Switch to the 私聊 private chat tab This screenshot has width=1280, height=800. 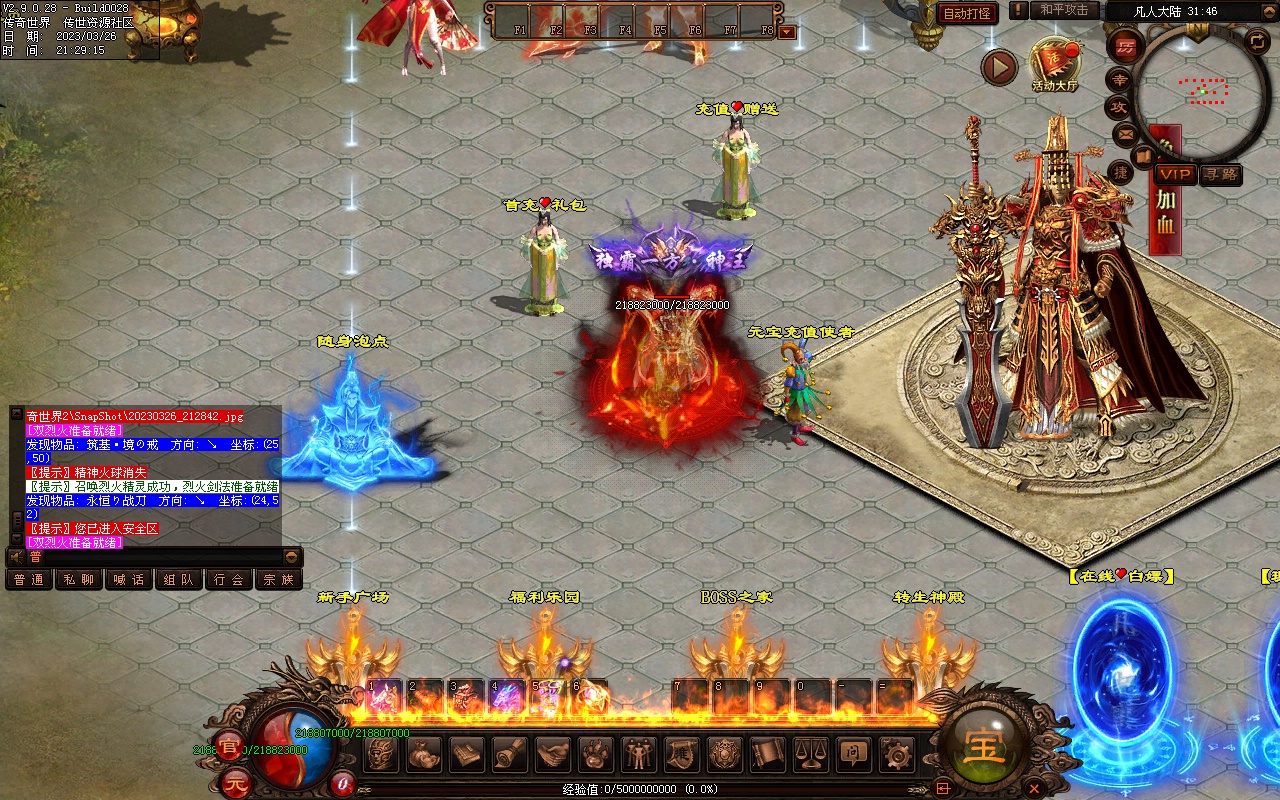[79, 579]
